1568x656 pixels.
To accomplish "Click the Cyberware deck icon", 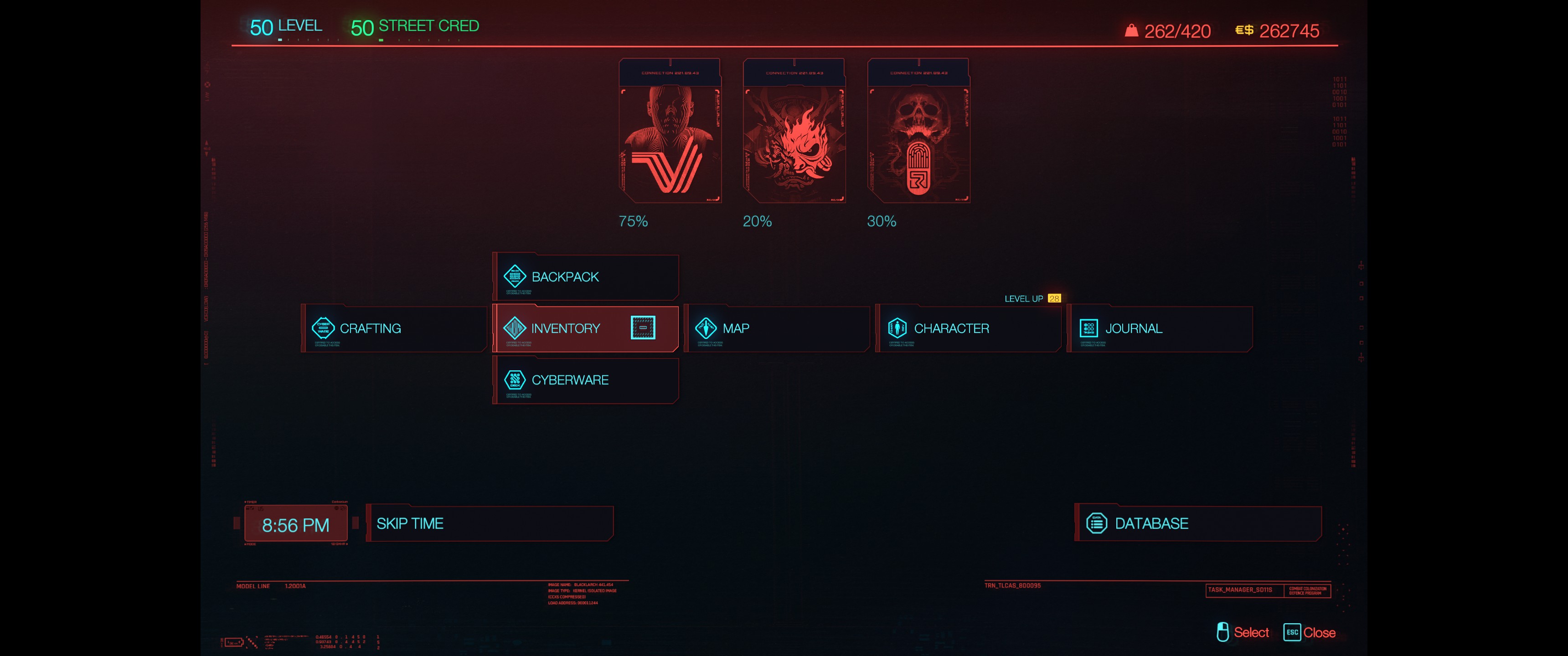I will (514, 380).
